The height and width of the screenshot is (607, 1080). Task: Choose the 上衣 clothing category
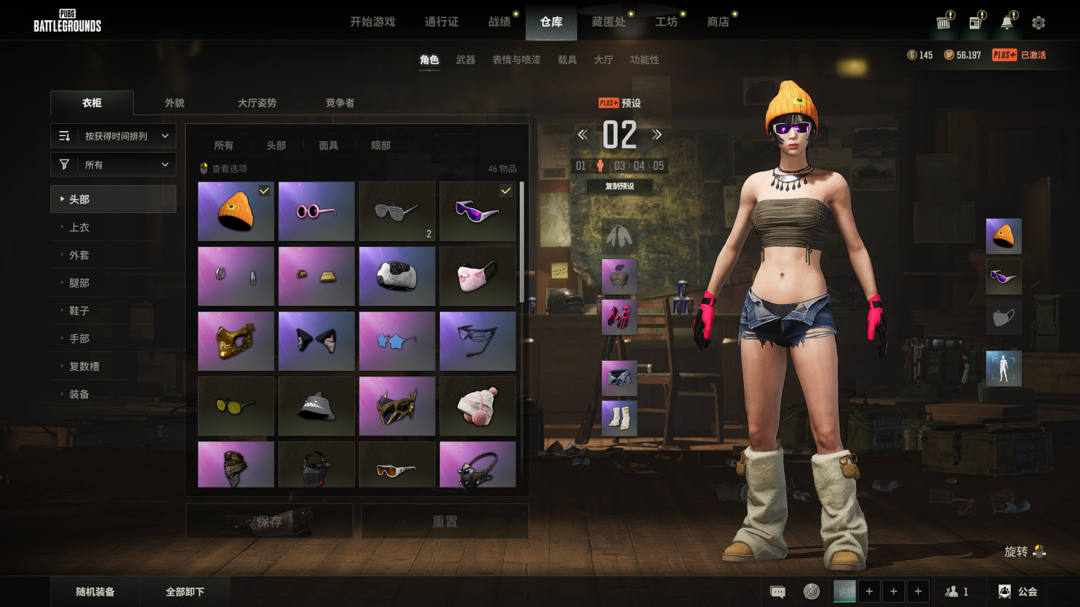click(x=79, y=228)
